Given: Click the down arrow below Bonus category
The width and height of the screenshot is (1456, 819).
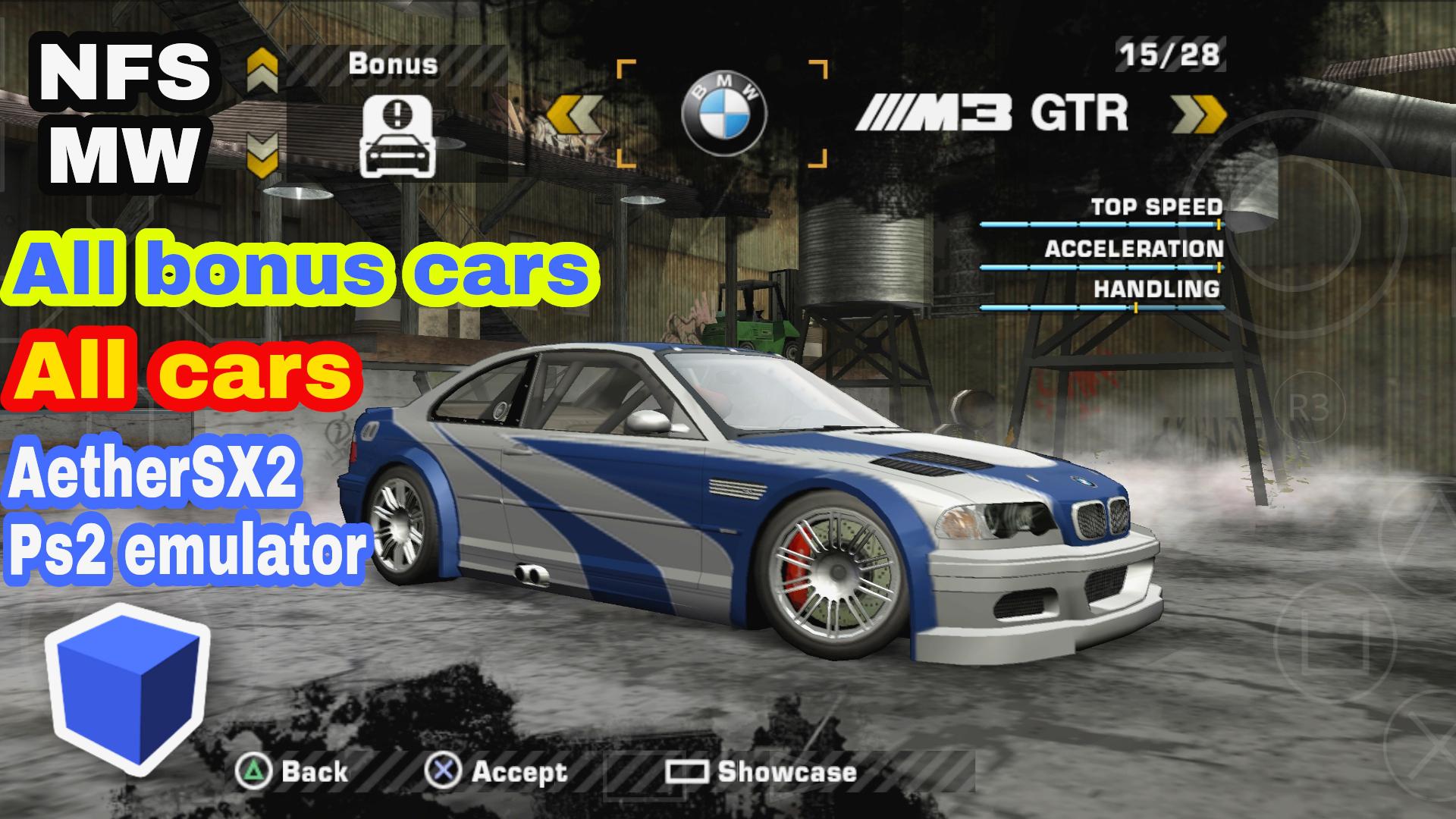Looking at the screenshot, I should (261, 155).
